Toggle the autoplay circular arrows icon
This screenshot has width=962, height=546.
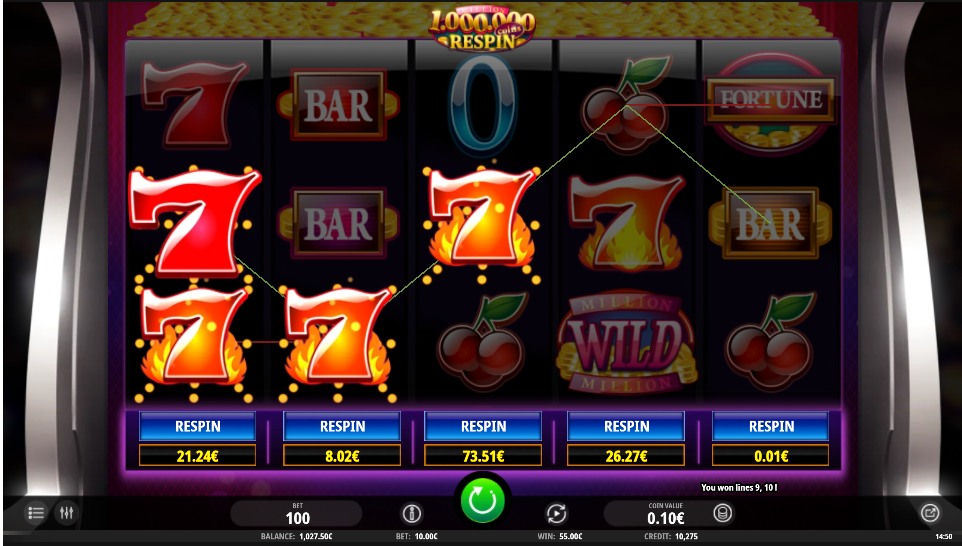(556, 514)
